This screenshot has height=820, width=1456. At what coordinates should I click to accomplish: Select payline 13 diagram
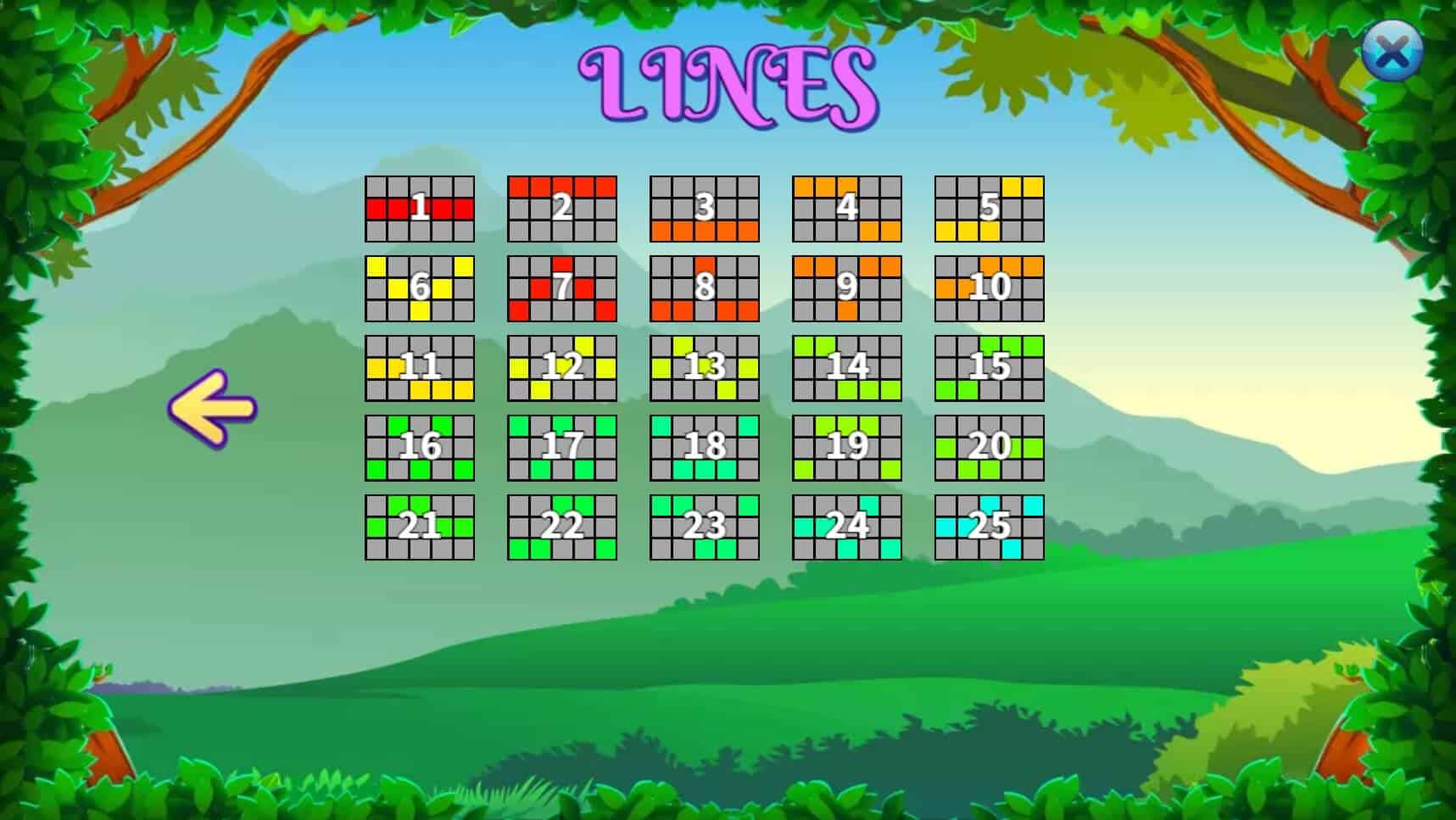pos(704,368)
